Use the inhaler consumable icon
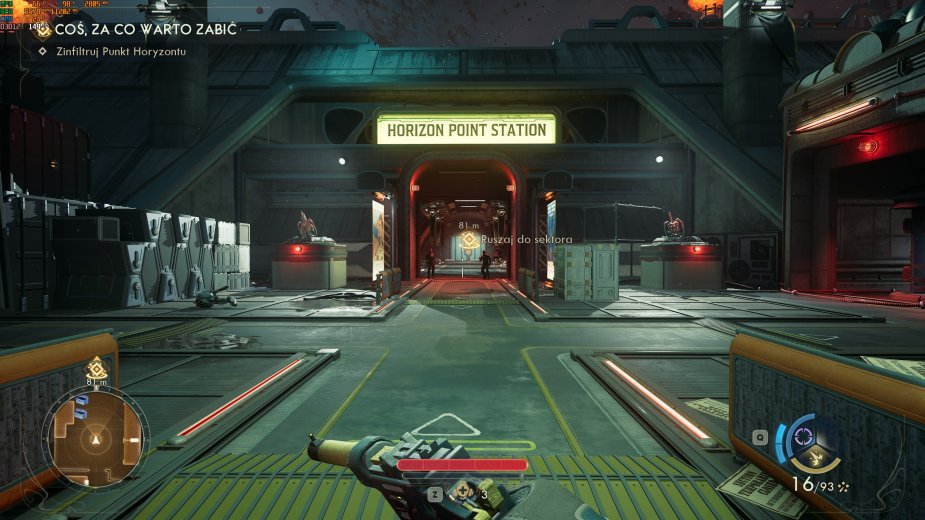 tap(464, 492)
